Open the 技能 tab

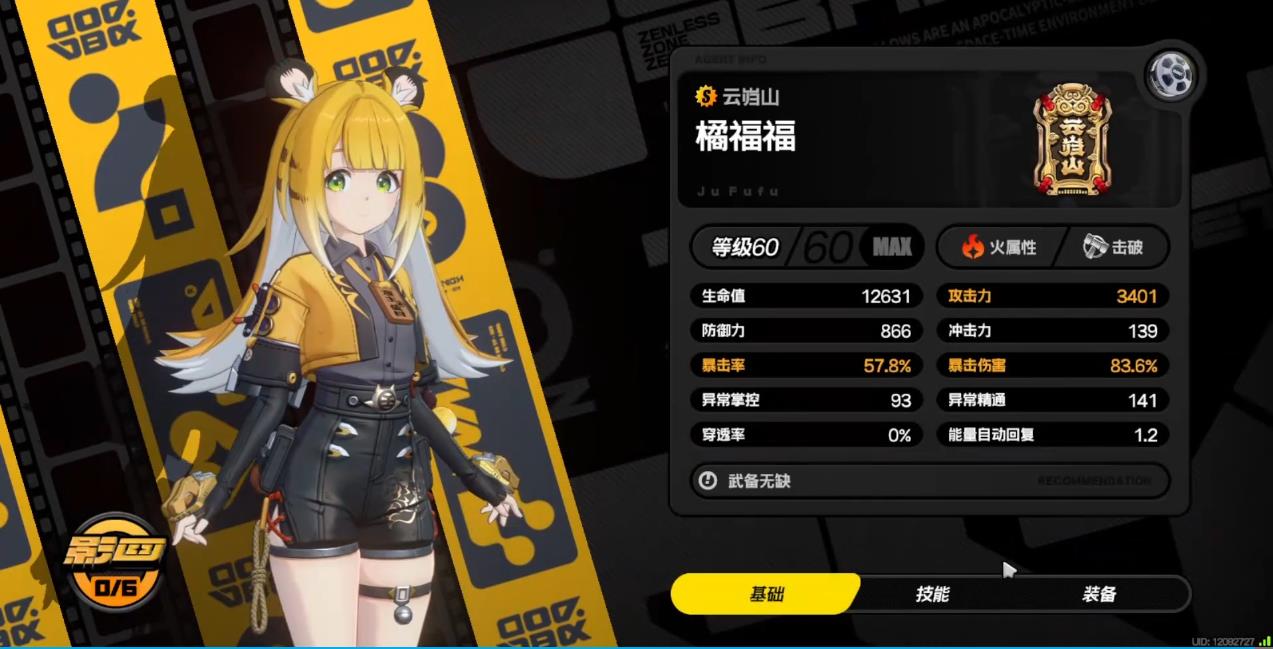pos(932,594)
